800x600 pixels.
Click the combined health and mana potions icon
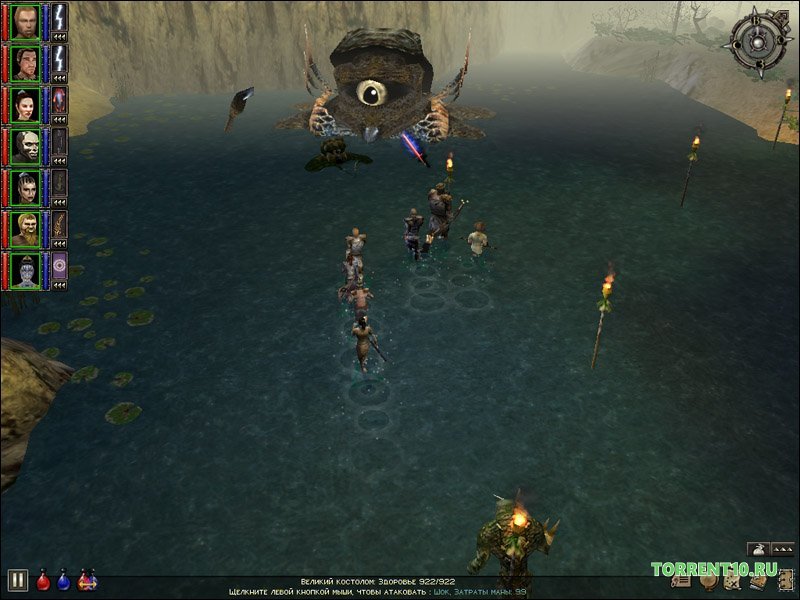(87, 580)
